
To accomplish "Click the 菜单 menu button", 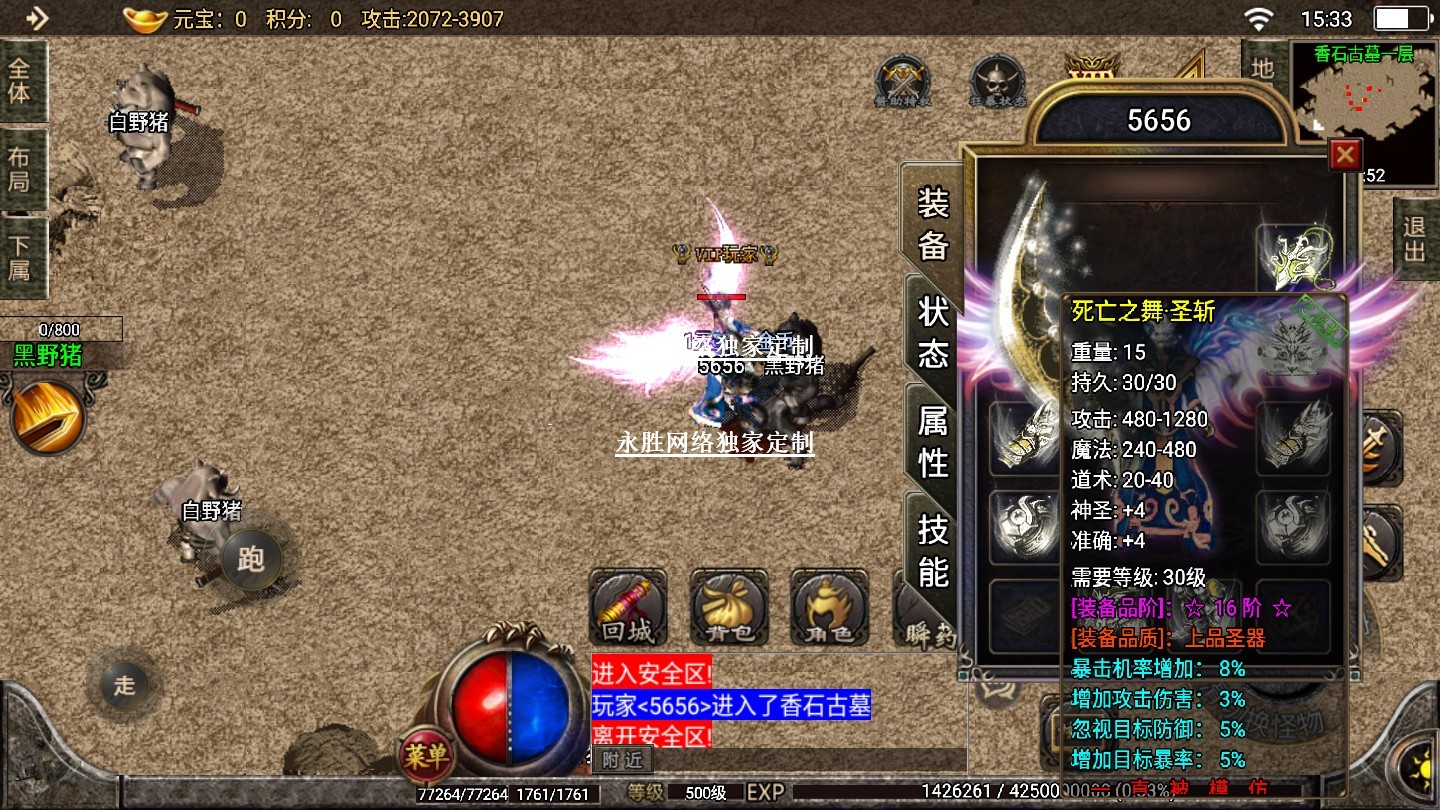I will (x=426, y=757).
